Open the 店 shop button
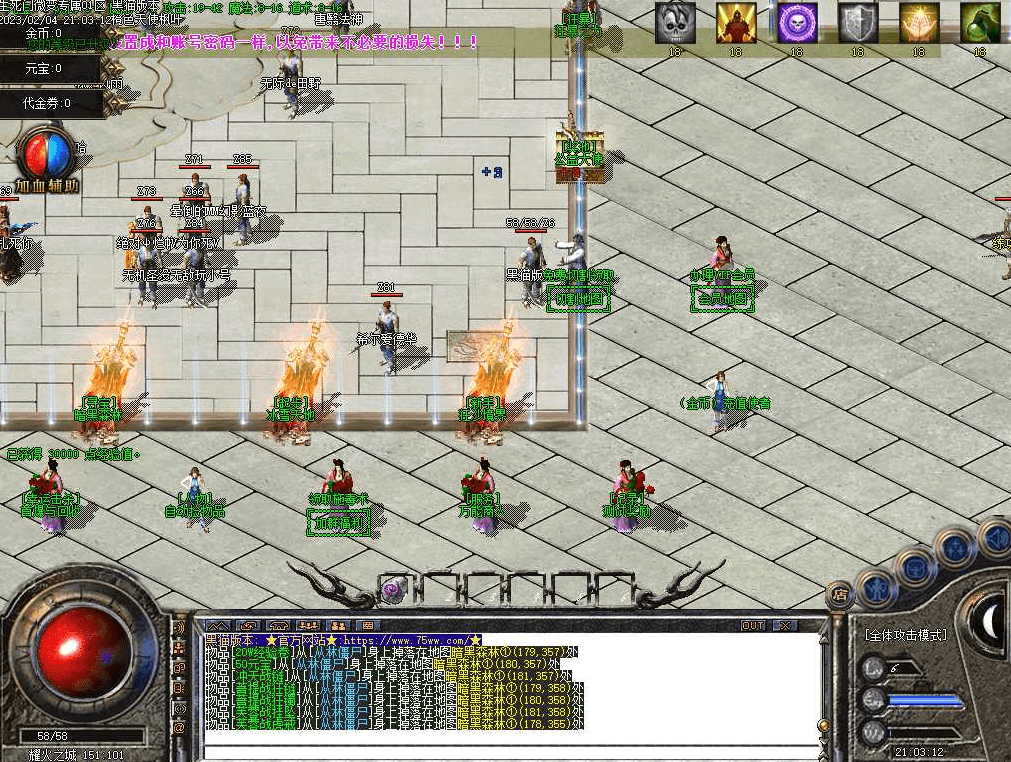The width and height of the screenshot is (1011, 762). coord(840,593)
